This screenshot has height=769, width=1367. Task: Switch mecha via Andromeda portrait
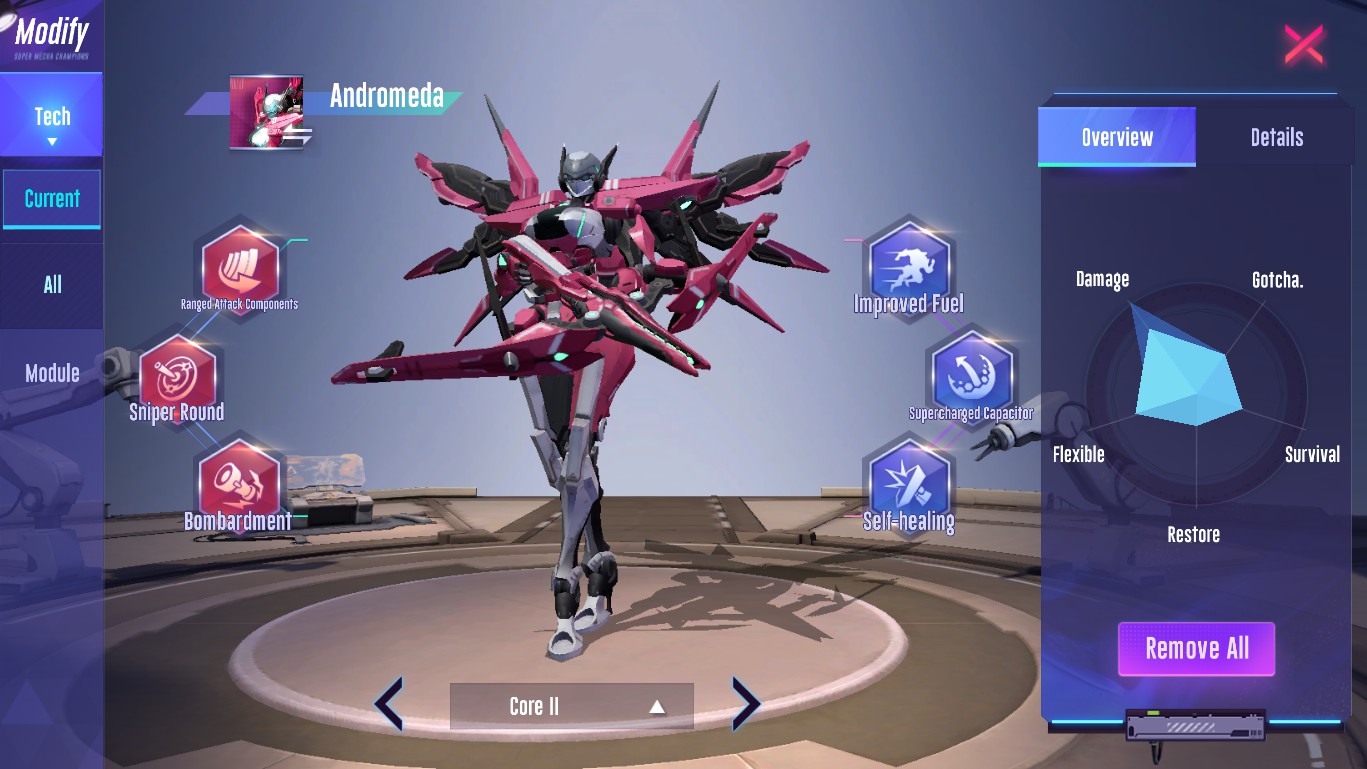[266, 112]
